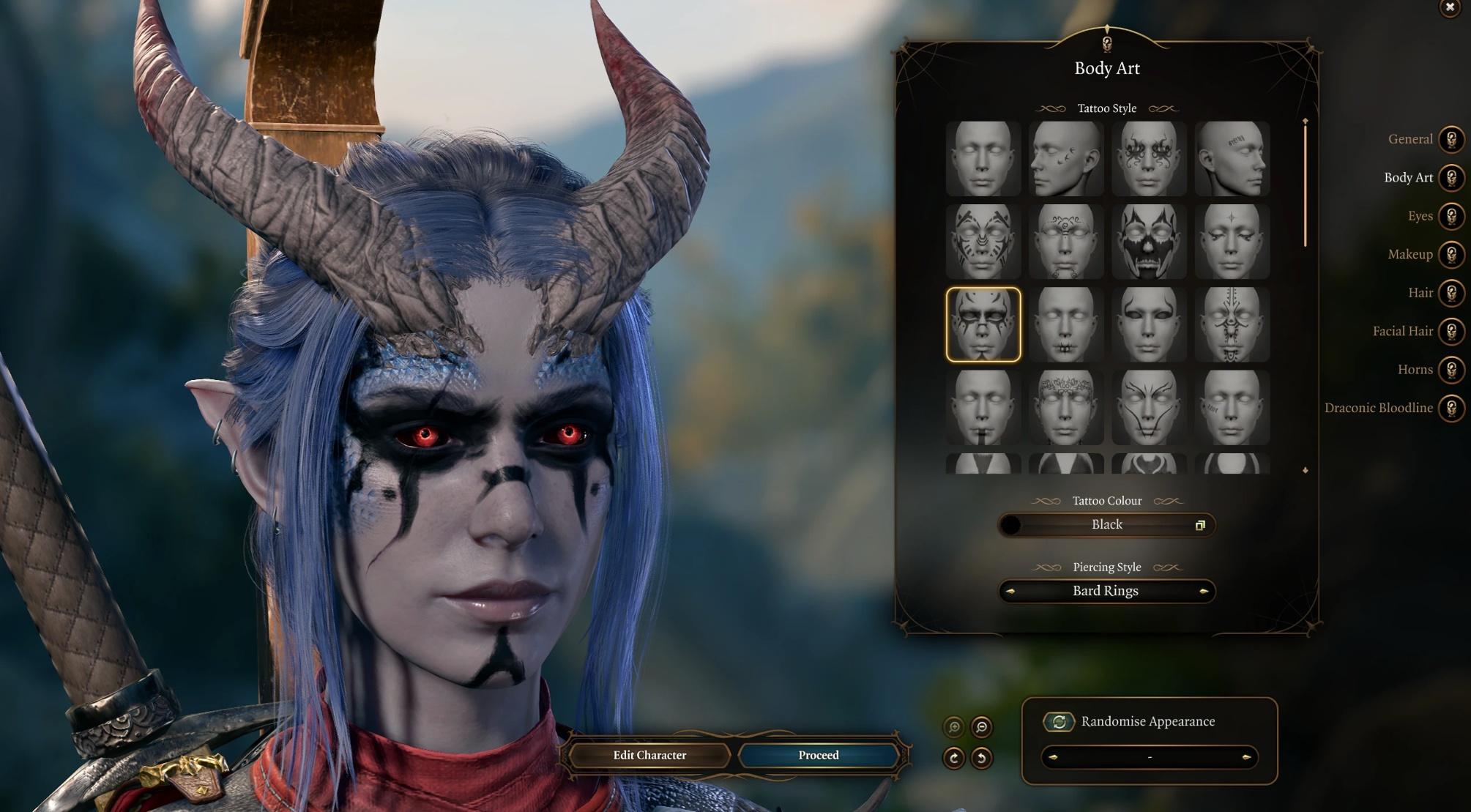Viewport: 1471px width, 812px height.
Task: Click the Proceed button
Action: (817, 755)
